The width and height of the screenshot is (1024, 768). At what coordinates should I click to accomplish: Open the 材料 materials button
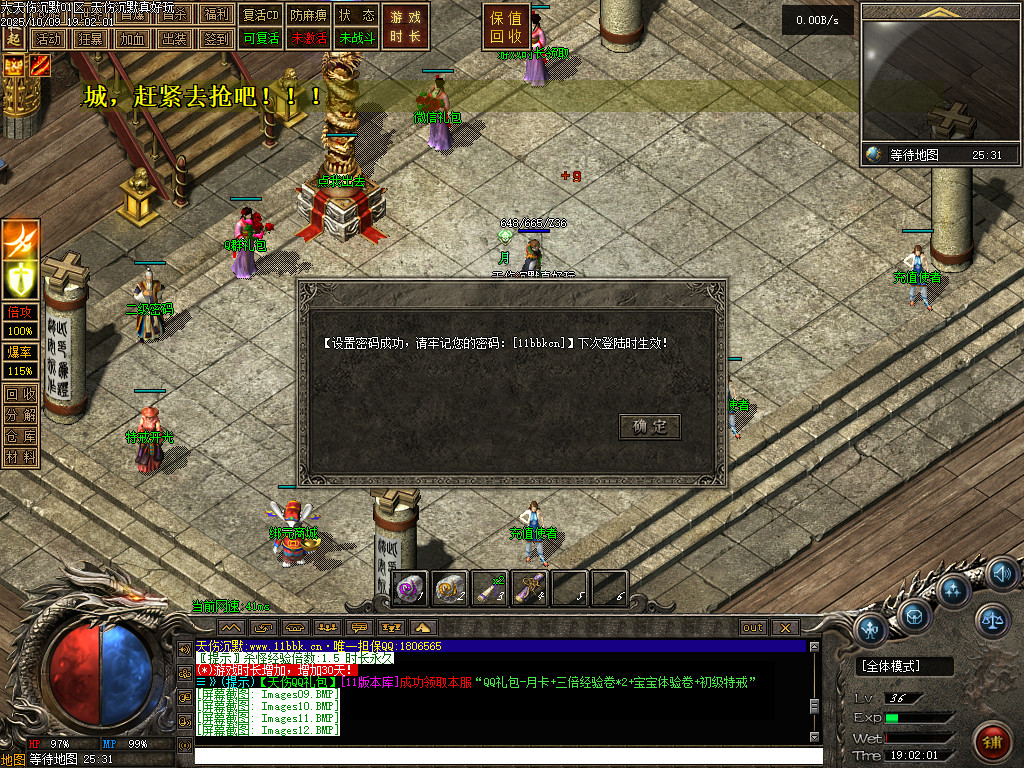point(20,457)
